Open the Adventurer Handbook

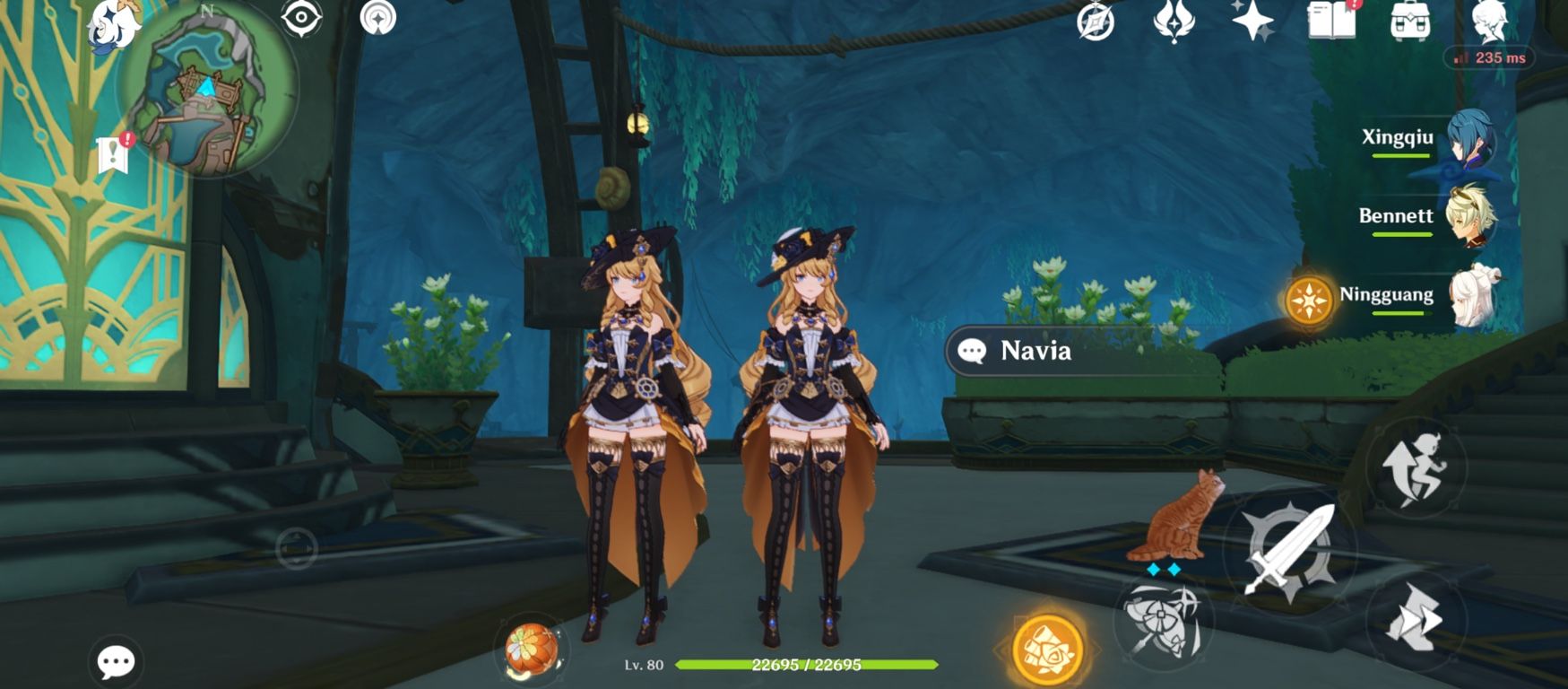1333,26
